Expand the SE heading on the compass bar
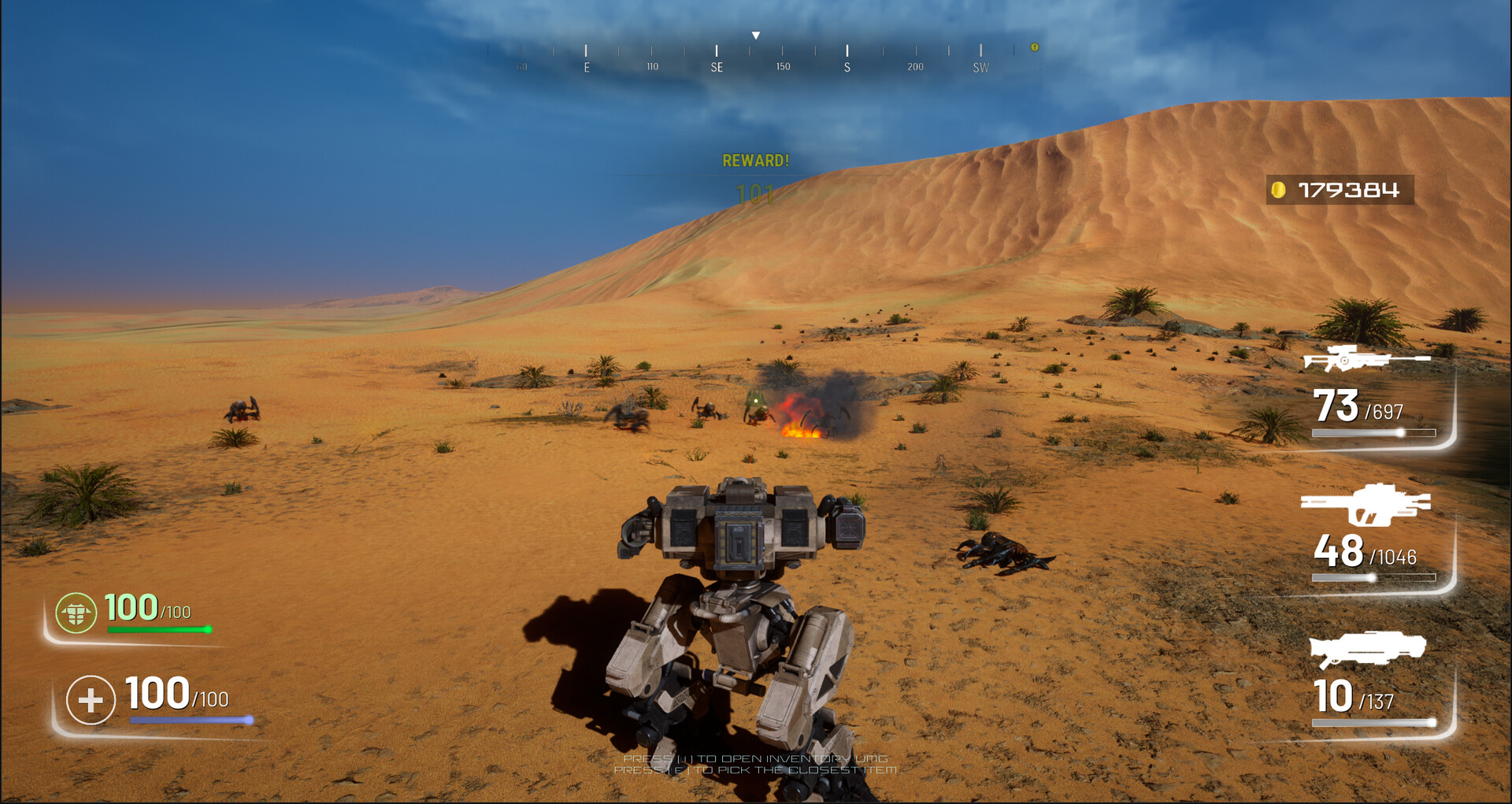This screenshot has height=804, width=1512. click(716, 67)
